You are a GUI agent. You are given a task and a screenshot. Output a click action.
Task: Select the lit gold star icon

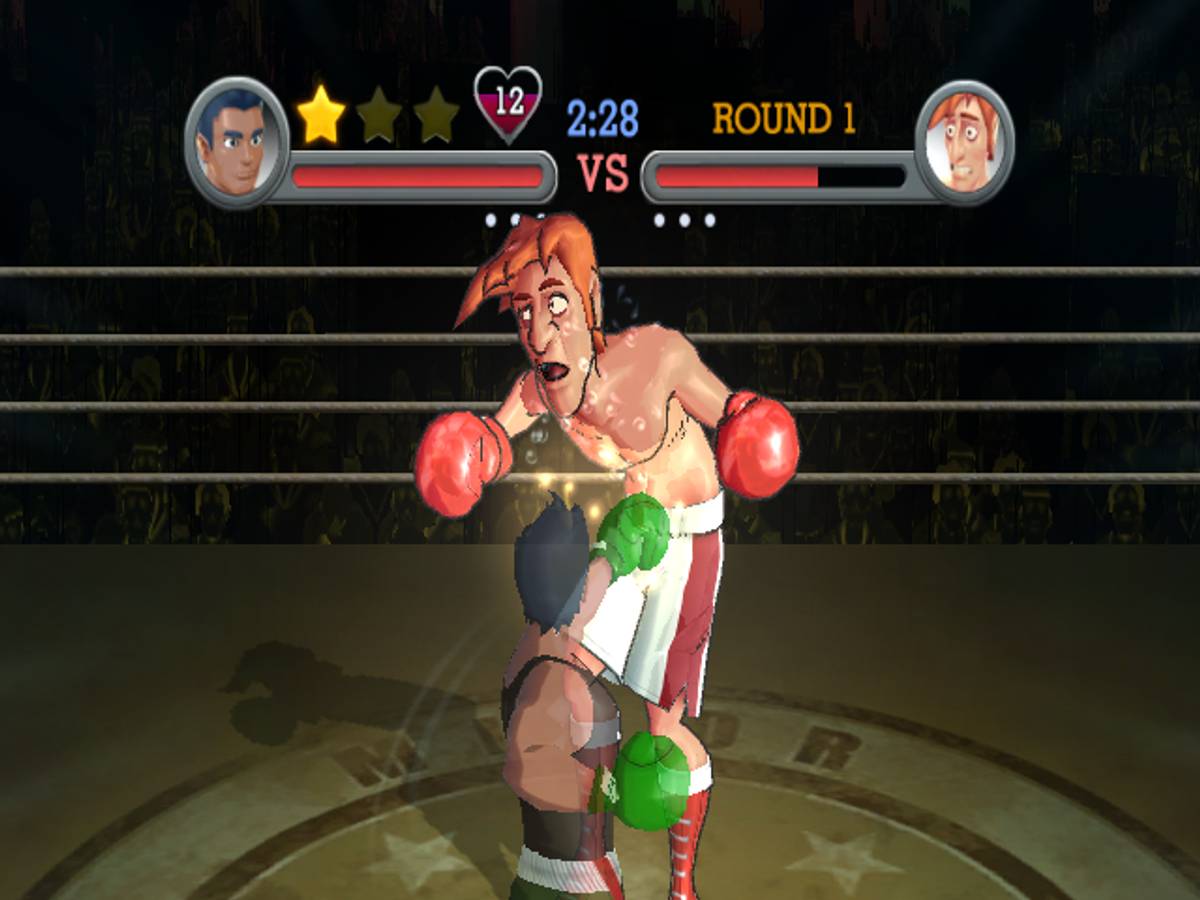pos(321,115)
